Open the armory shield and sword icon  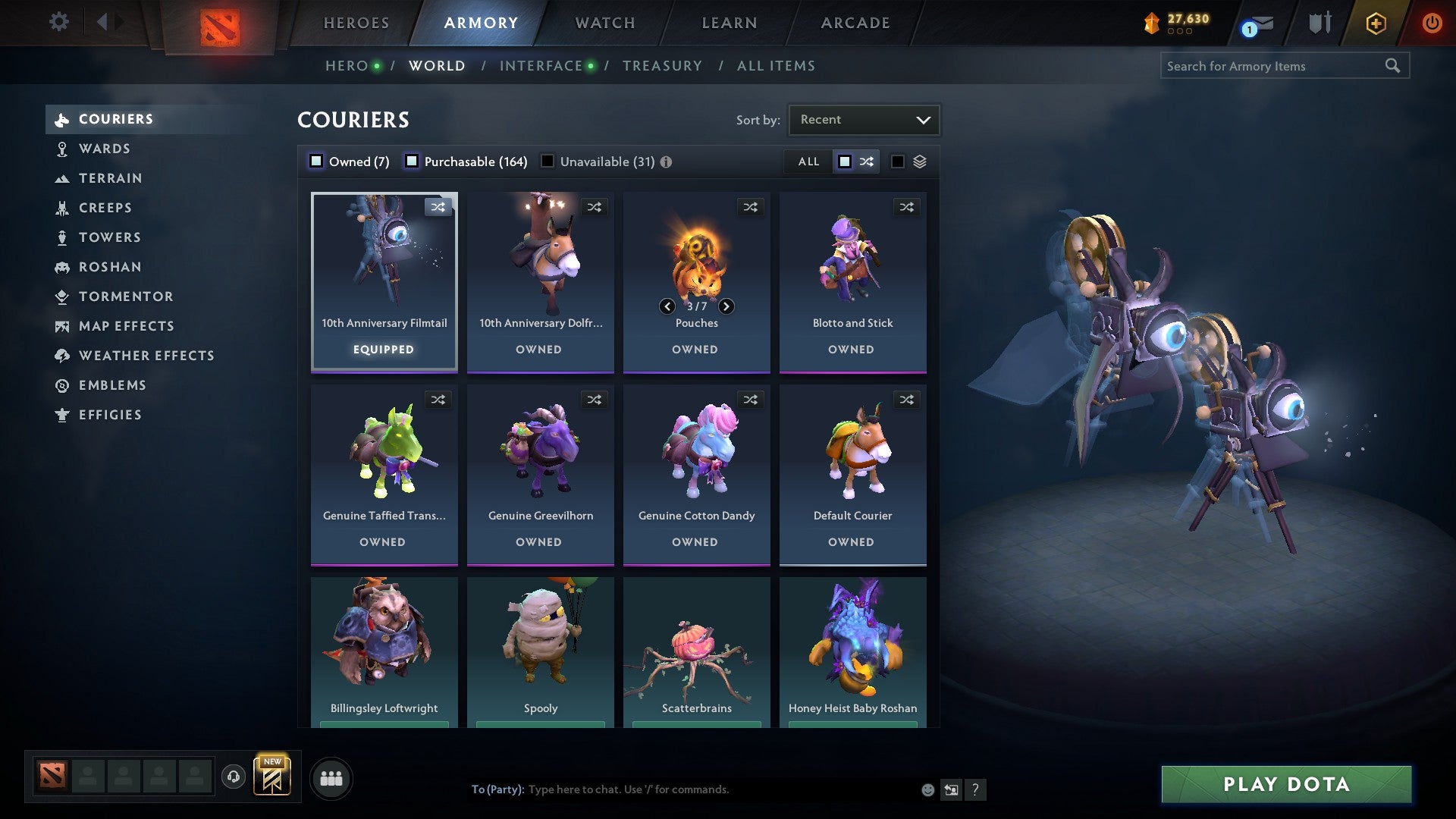click(1319, 22)
